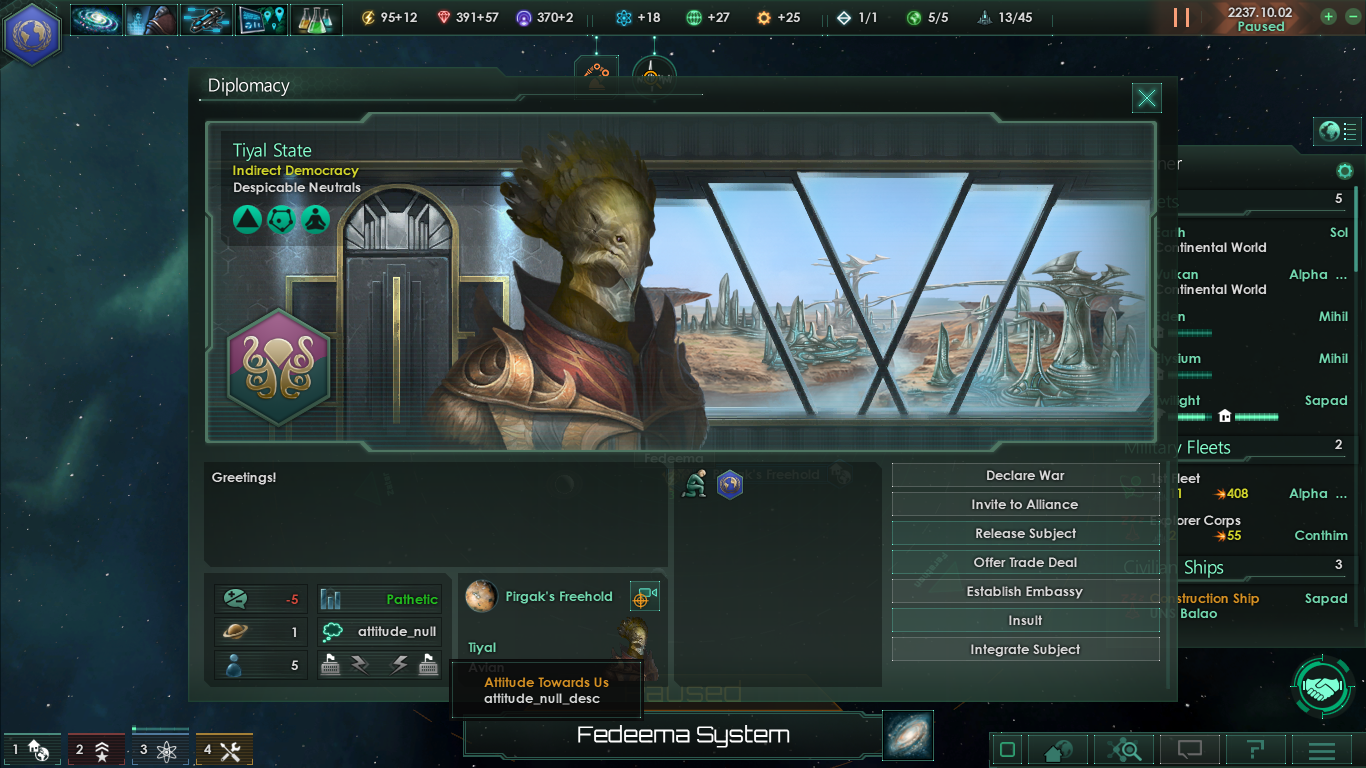The image size is (1366, 768).
Task: Open the in-game menu hamburger icon
Action: (x=1320, y=750)
